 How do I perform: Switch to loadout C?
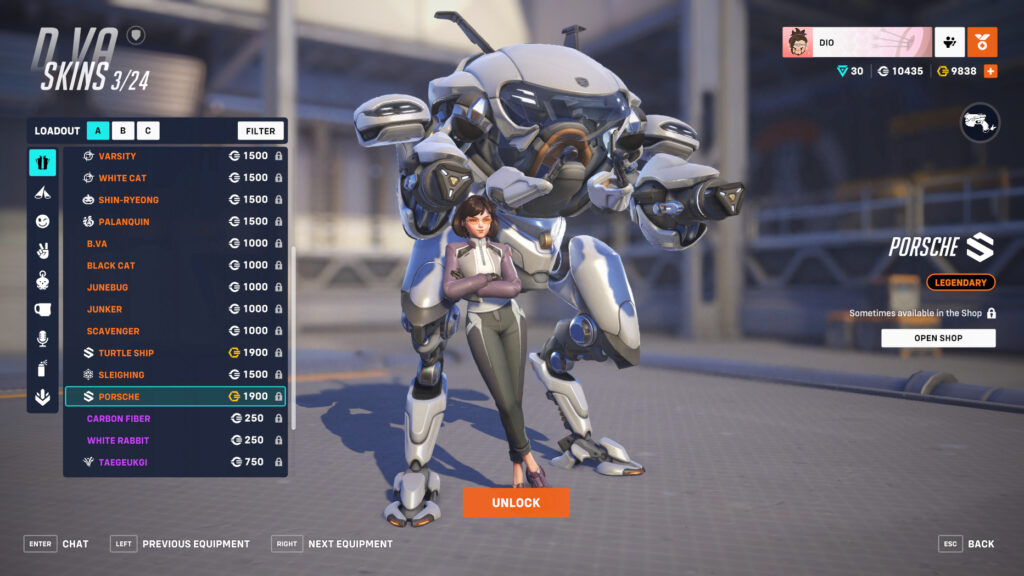point(148,131)
